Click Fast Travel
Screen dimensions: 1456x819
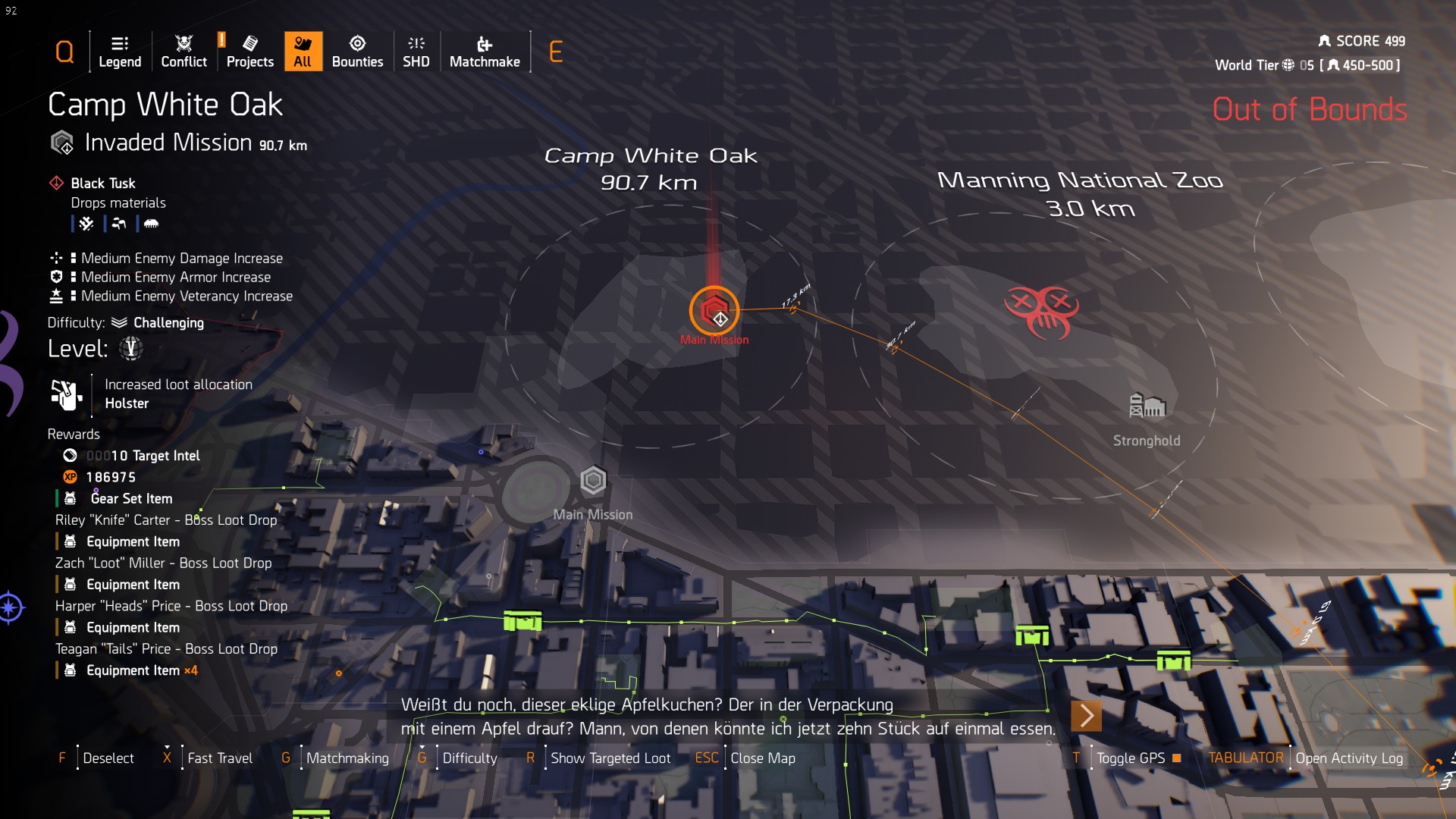pyautogui.click(x=220, y=758)
